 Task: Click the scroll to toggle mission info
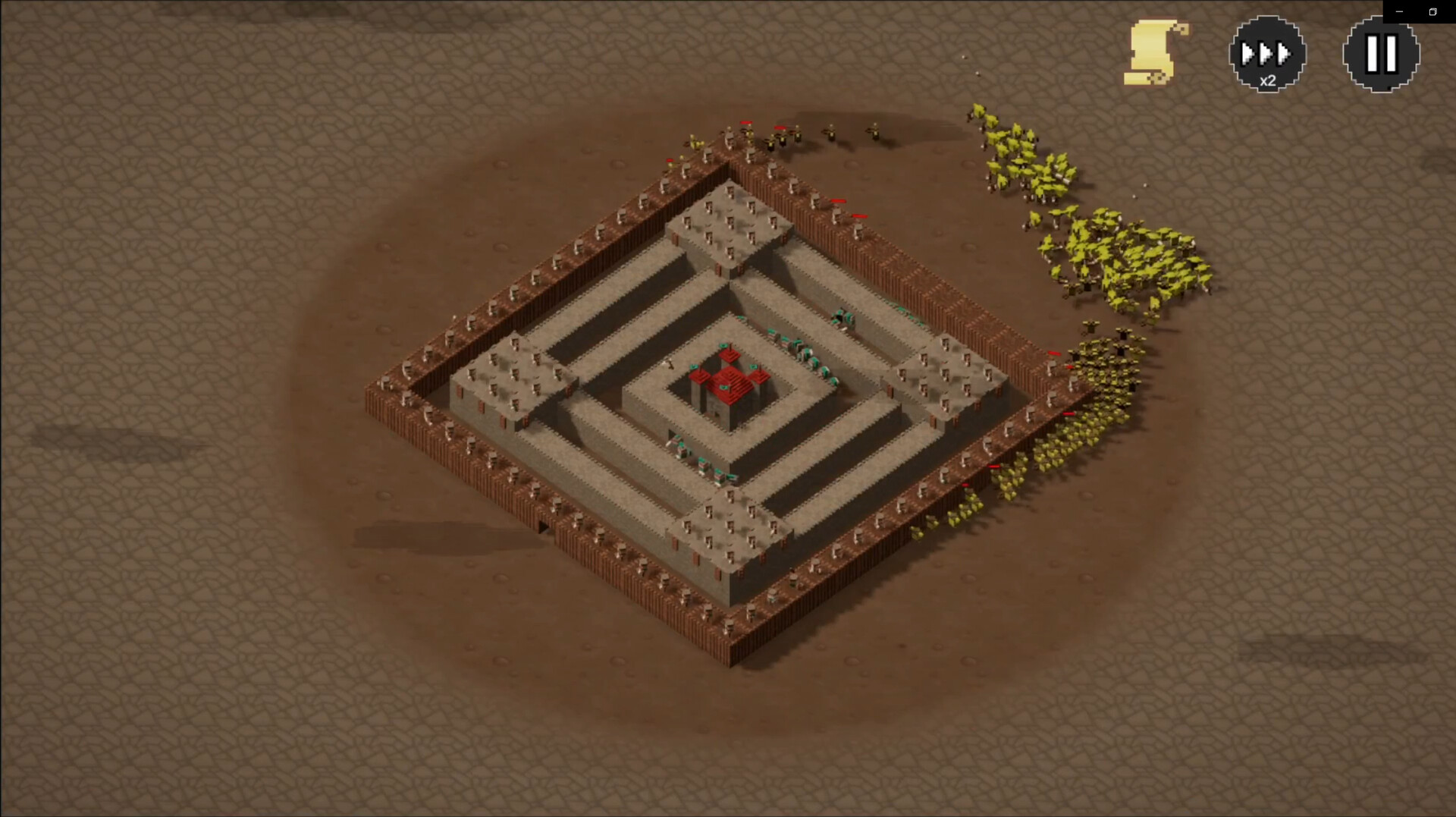(x=1149, y=51)
